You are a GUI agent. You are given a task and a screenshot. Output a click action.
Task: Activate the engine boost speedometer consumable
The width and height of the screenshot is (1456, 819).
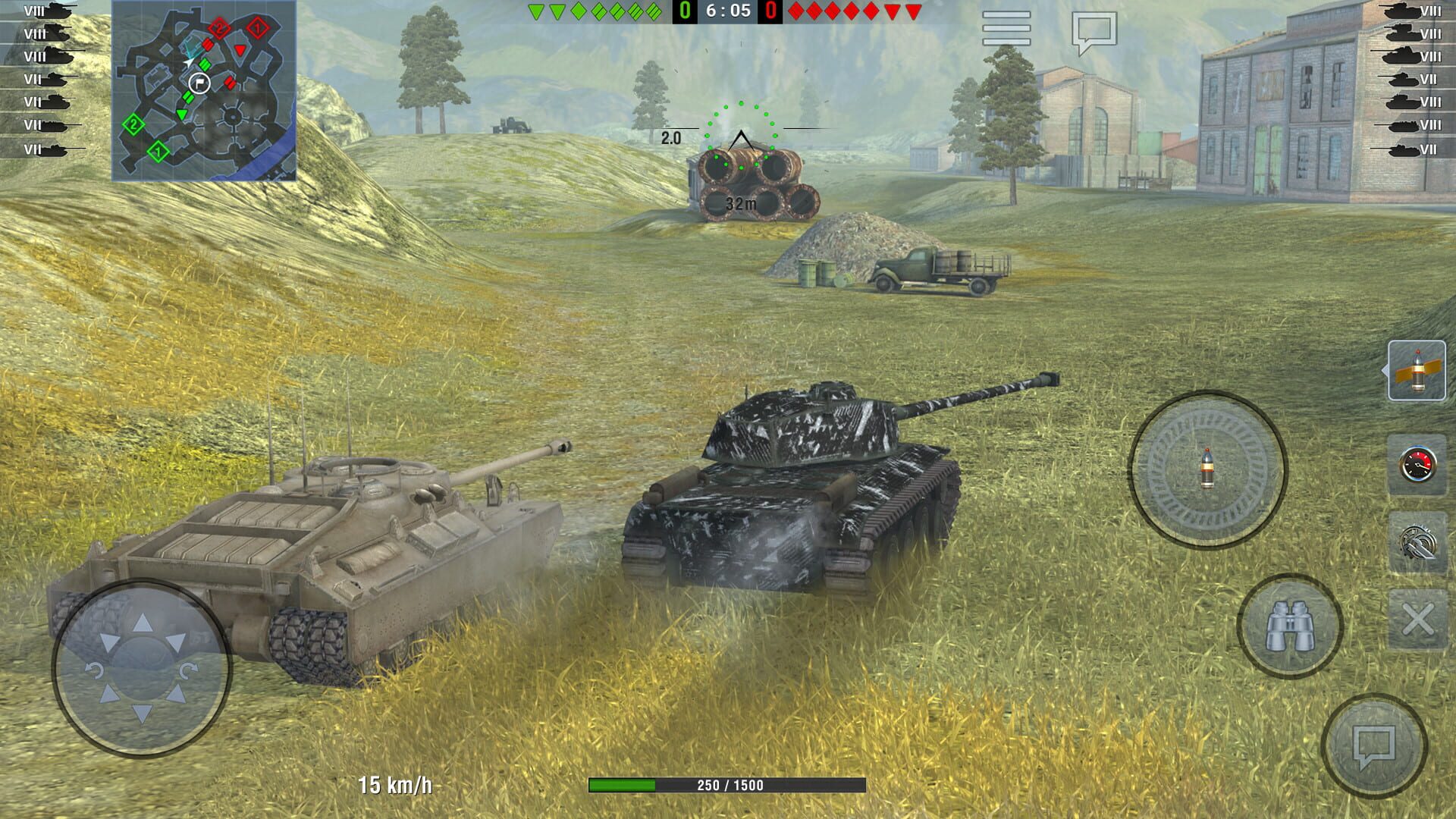(x=1417, y=462)
